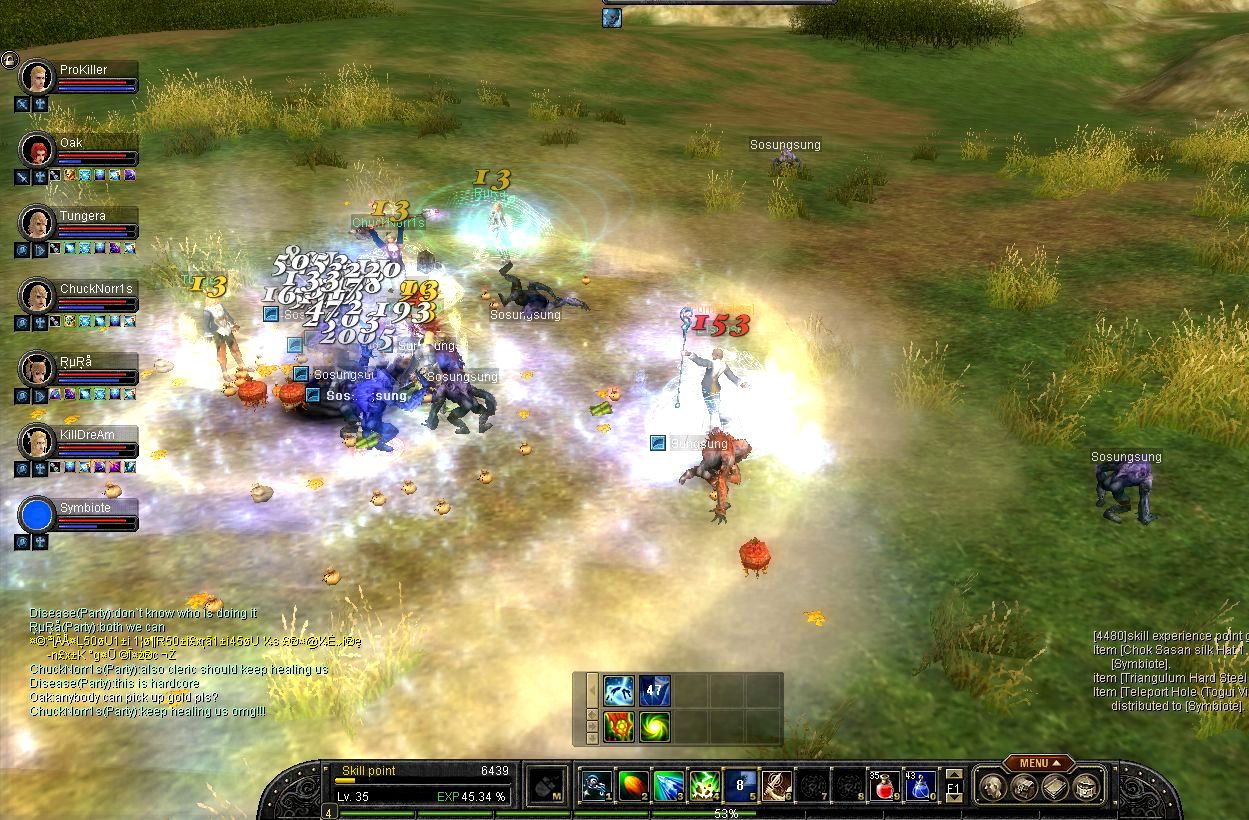
Task: Activate the orange leaf skill in slot 2
Action: tap(633, 785)
